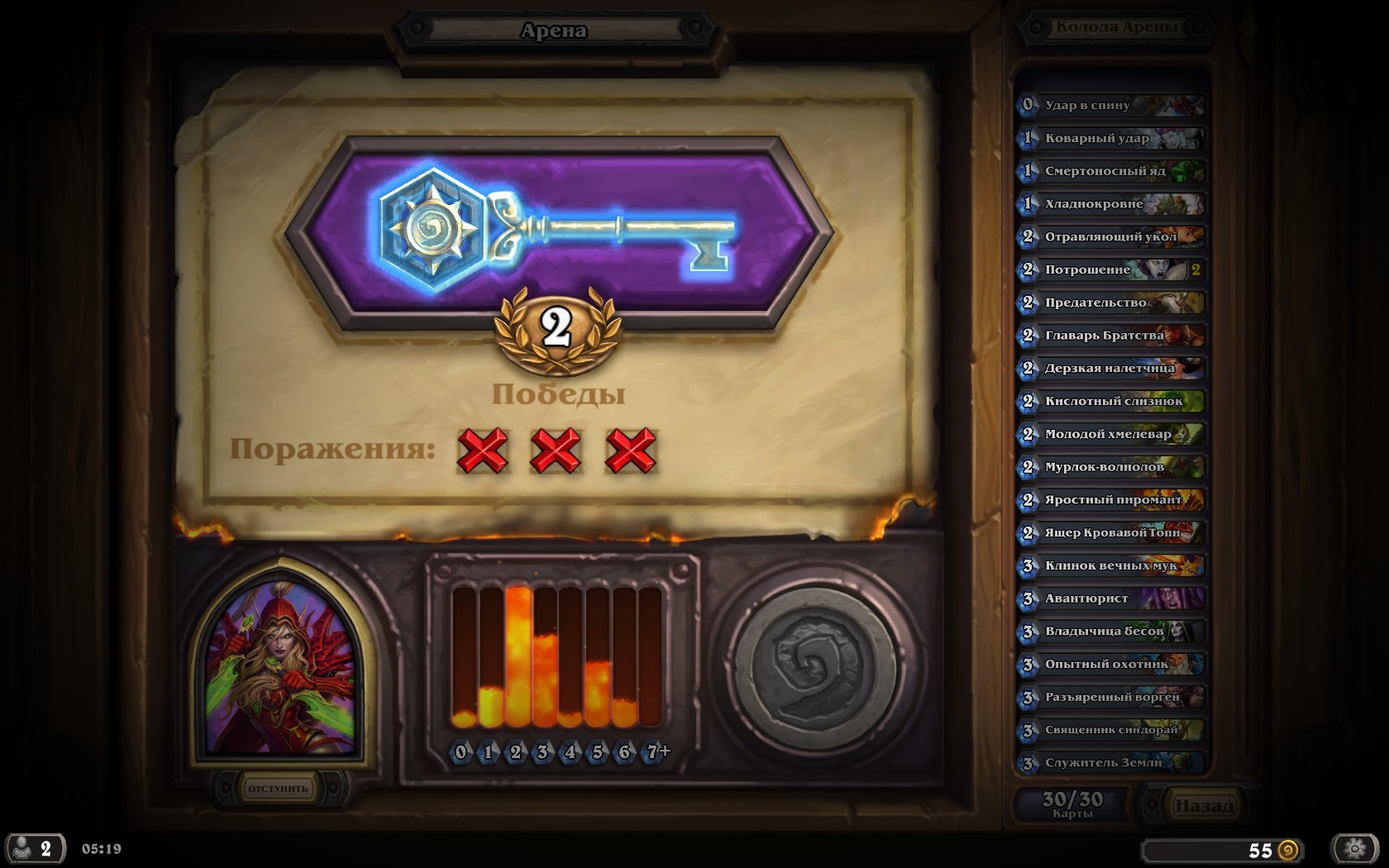Choose the Потрошение card row
1389x868 pixels.
(1110, 269)
